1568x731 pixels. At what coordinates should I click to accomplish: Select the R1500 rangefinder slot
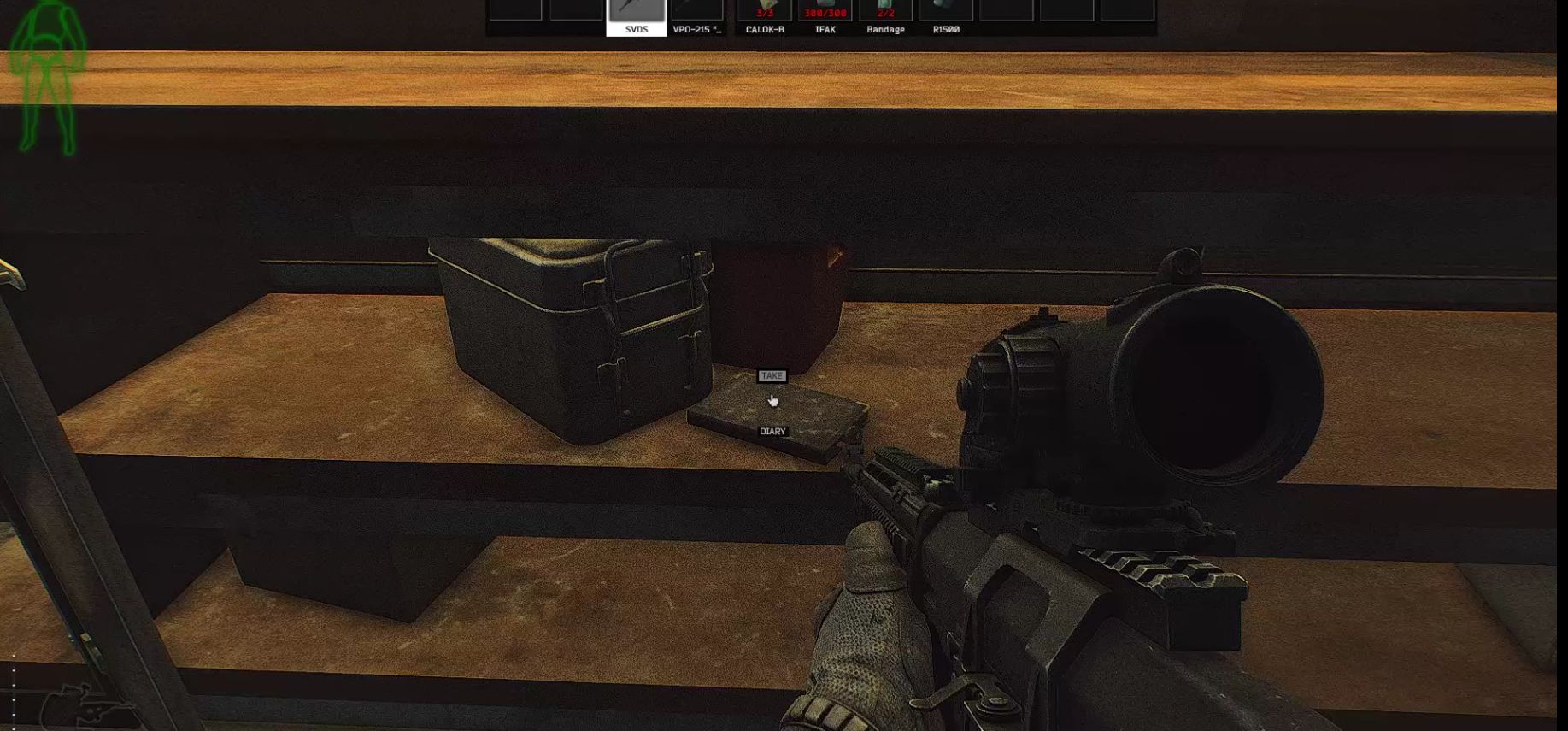tap(946, 17)
